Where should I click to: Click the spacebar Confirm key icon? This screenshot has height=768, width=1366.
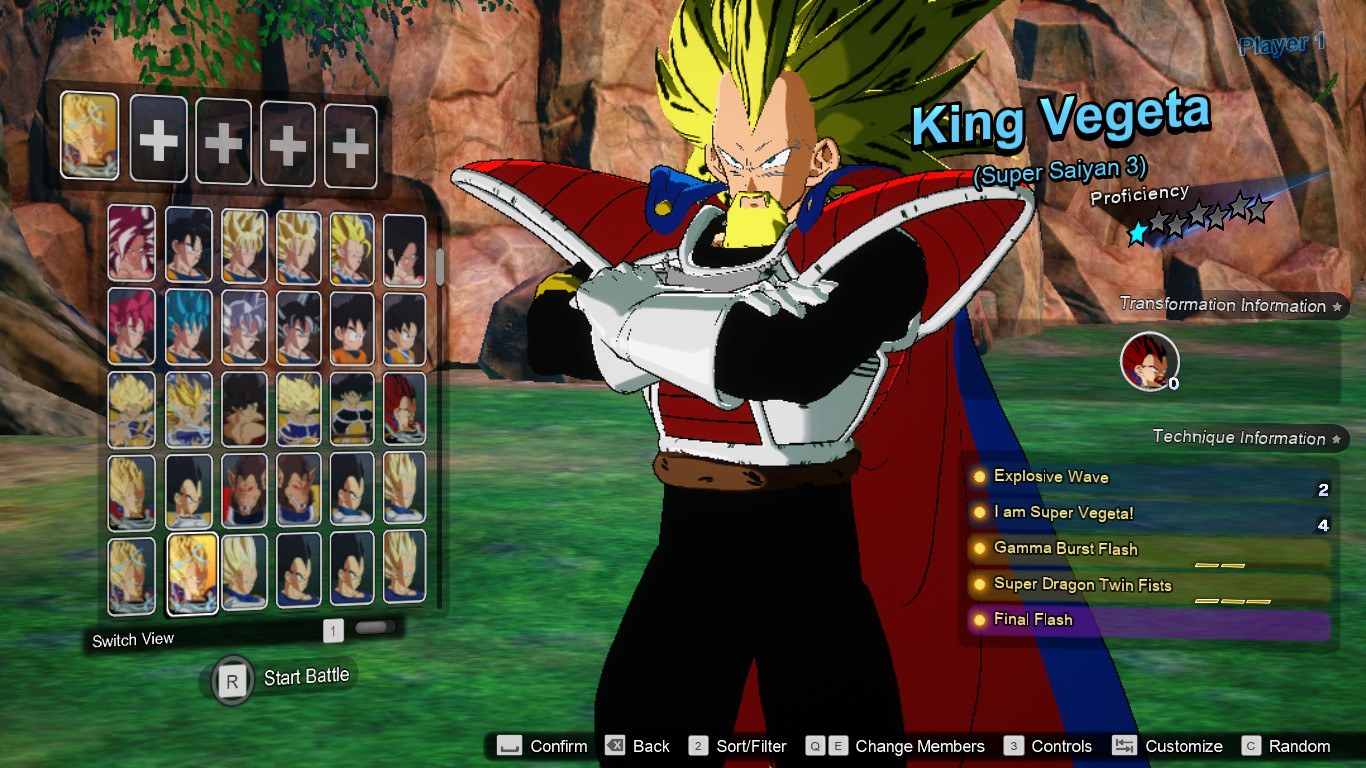pyautogui.click(x=508, y=746)
